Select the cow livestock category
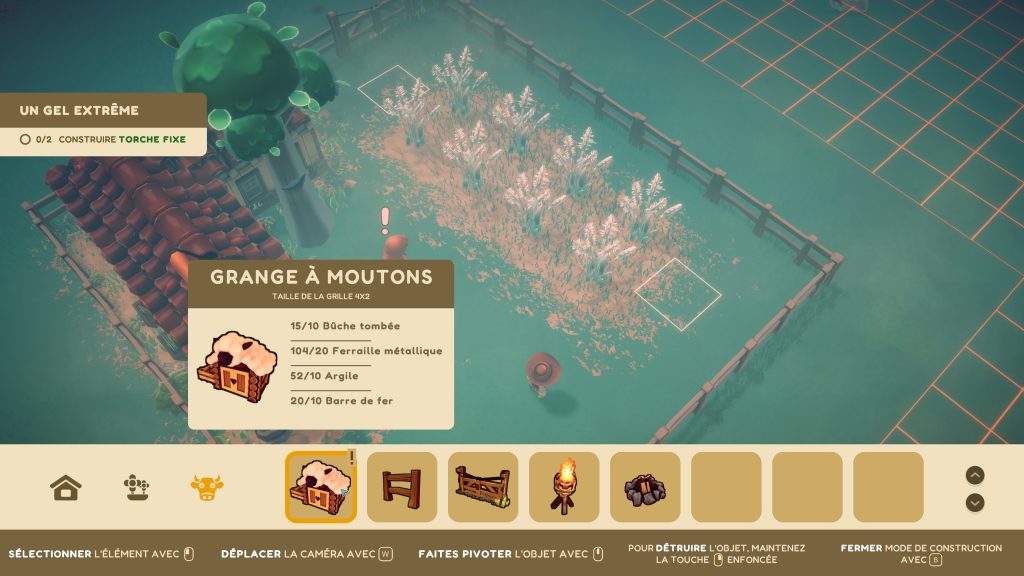This screenshot has width=1024, height=576. click(x=207, y=488)
